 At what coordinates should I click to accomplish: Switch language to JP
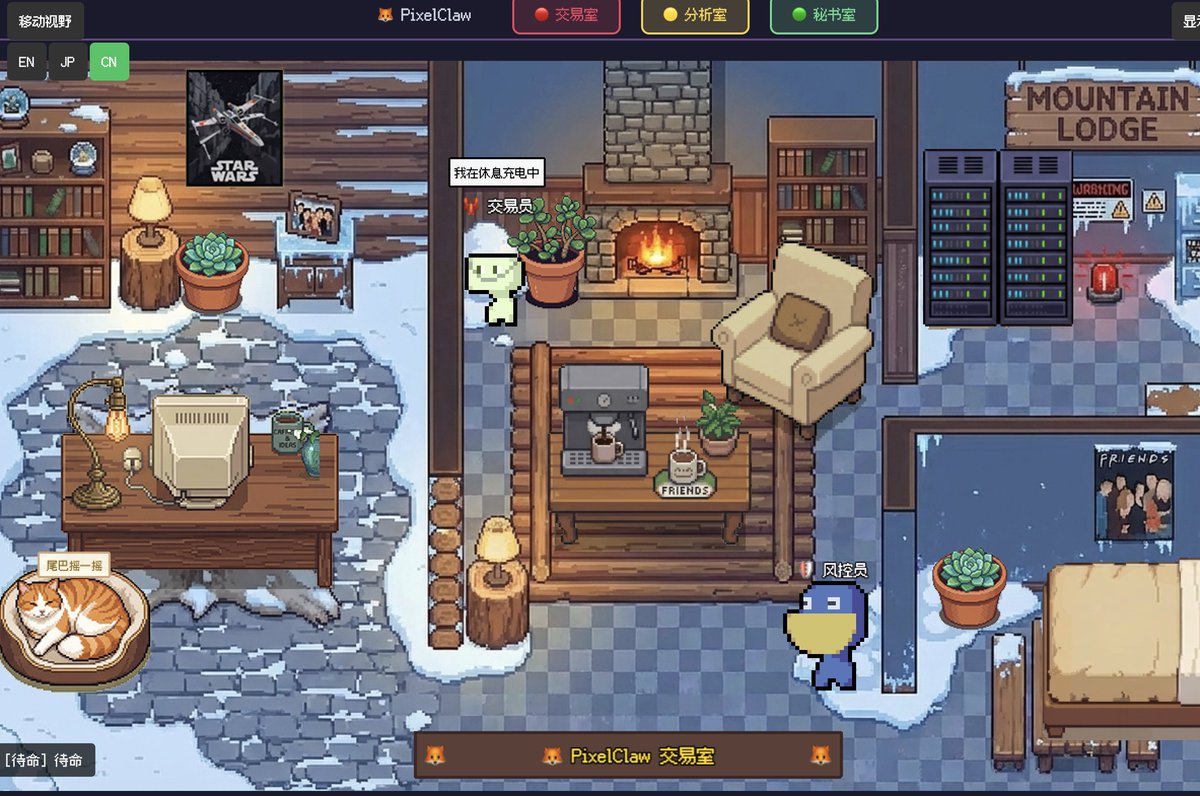(x=68, y=62)
